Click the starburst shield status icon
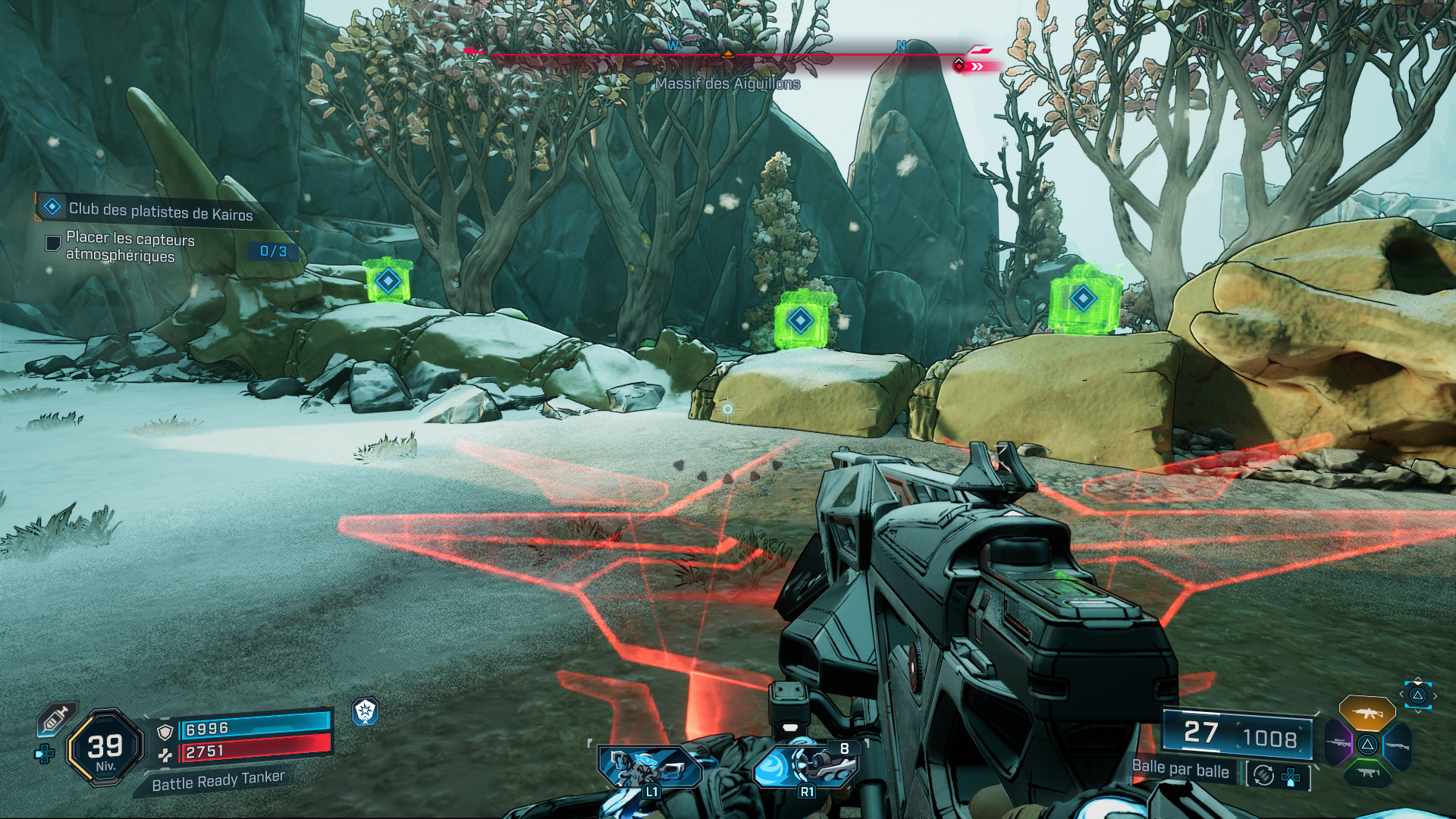The width and height of the screenshot is (1456, 819). pyautogui.click(x=365, y=711)
